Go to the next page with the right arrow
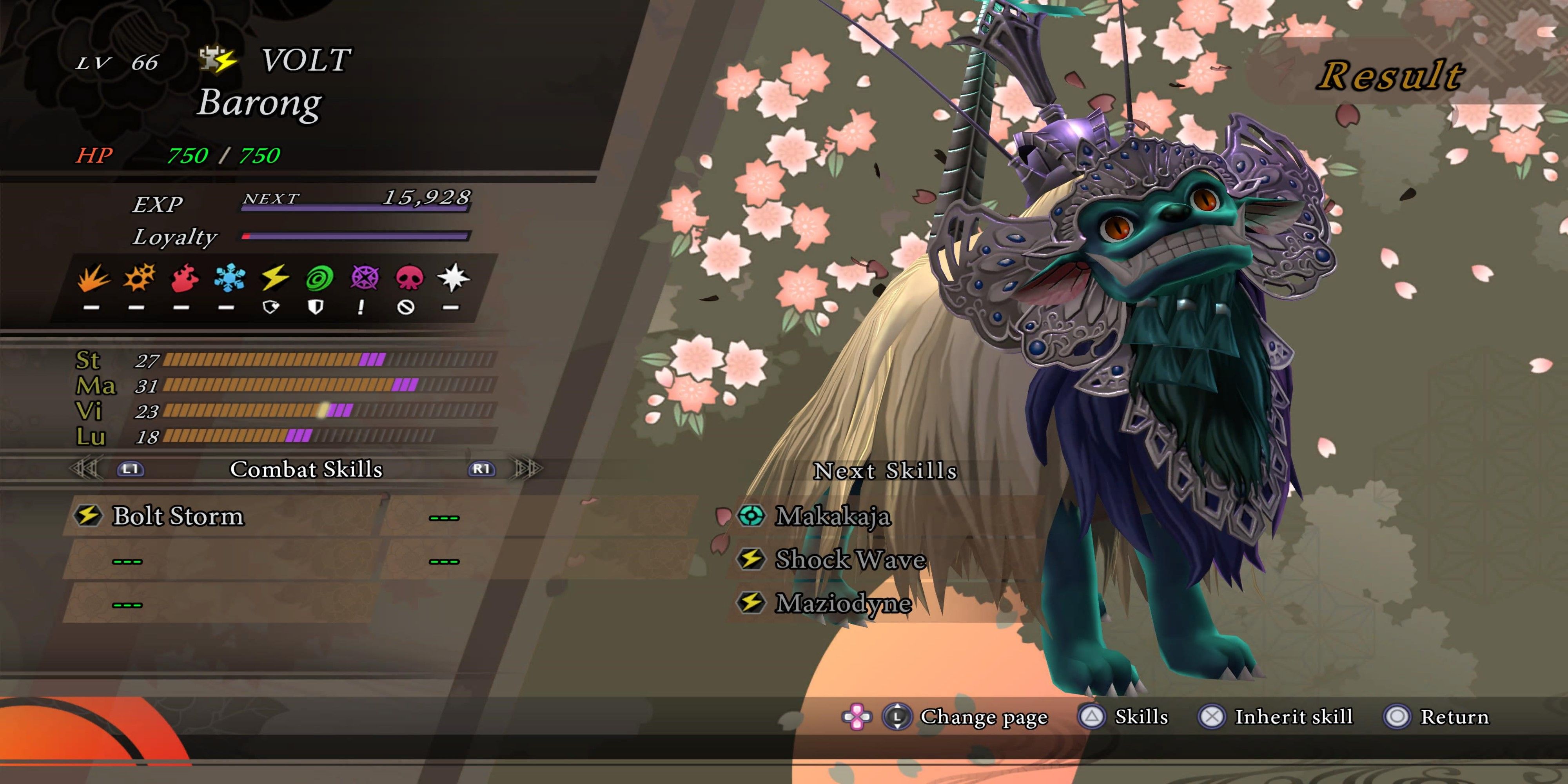The width and height of the screenshot is (1568, 784). (x=527, y=469)
